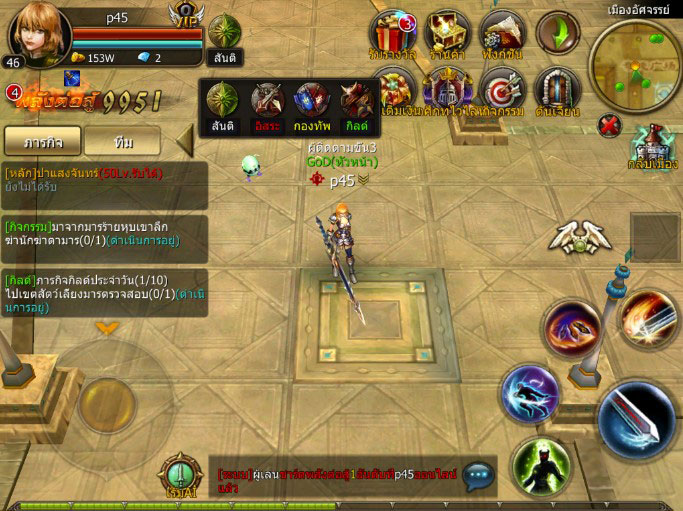Select the กองทัพ army mode
This screenshot has width=683, height=511.
click(x=311, y=104)
